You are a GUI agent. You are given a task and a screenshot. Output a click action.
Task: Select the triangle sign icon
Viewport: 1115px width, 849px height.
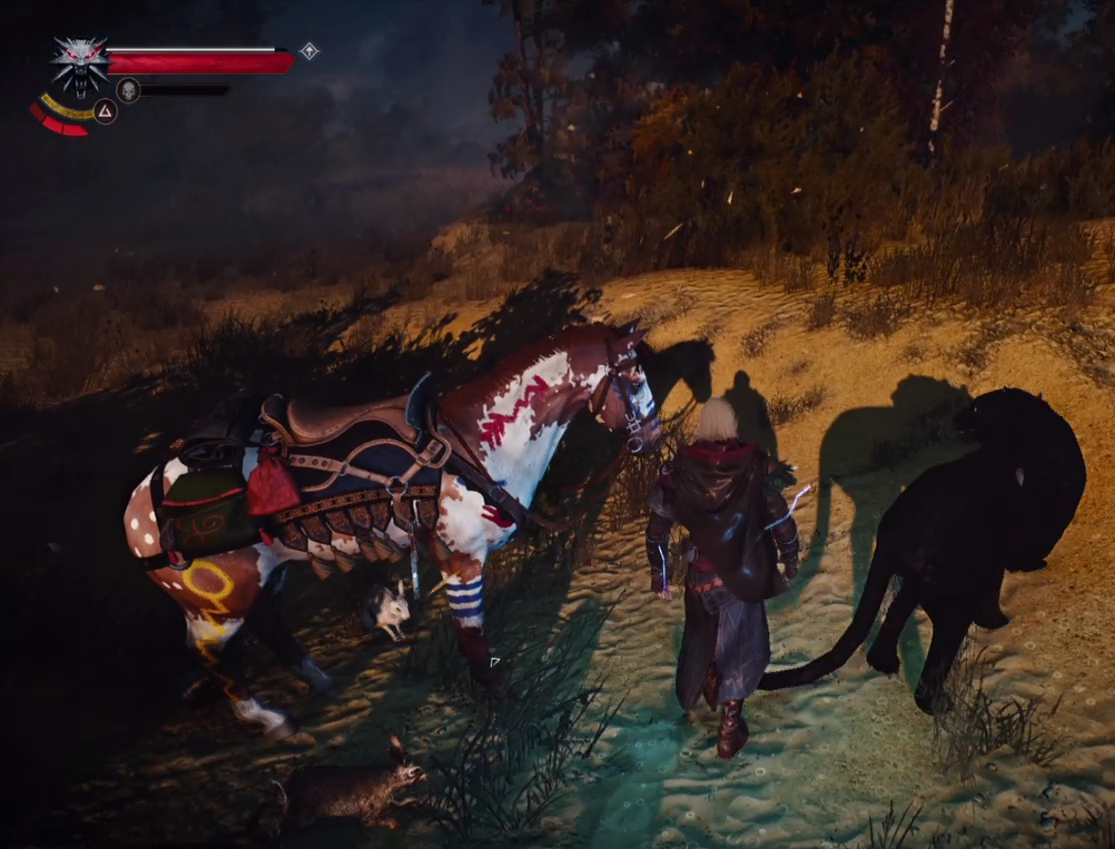[x=105, y=110]
